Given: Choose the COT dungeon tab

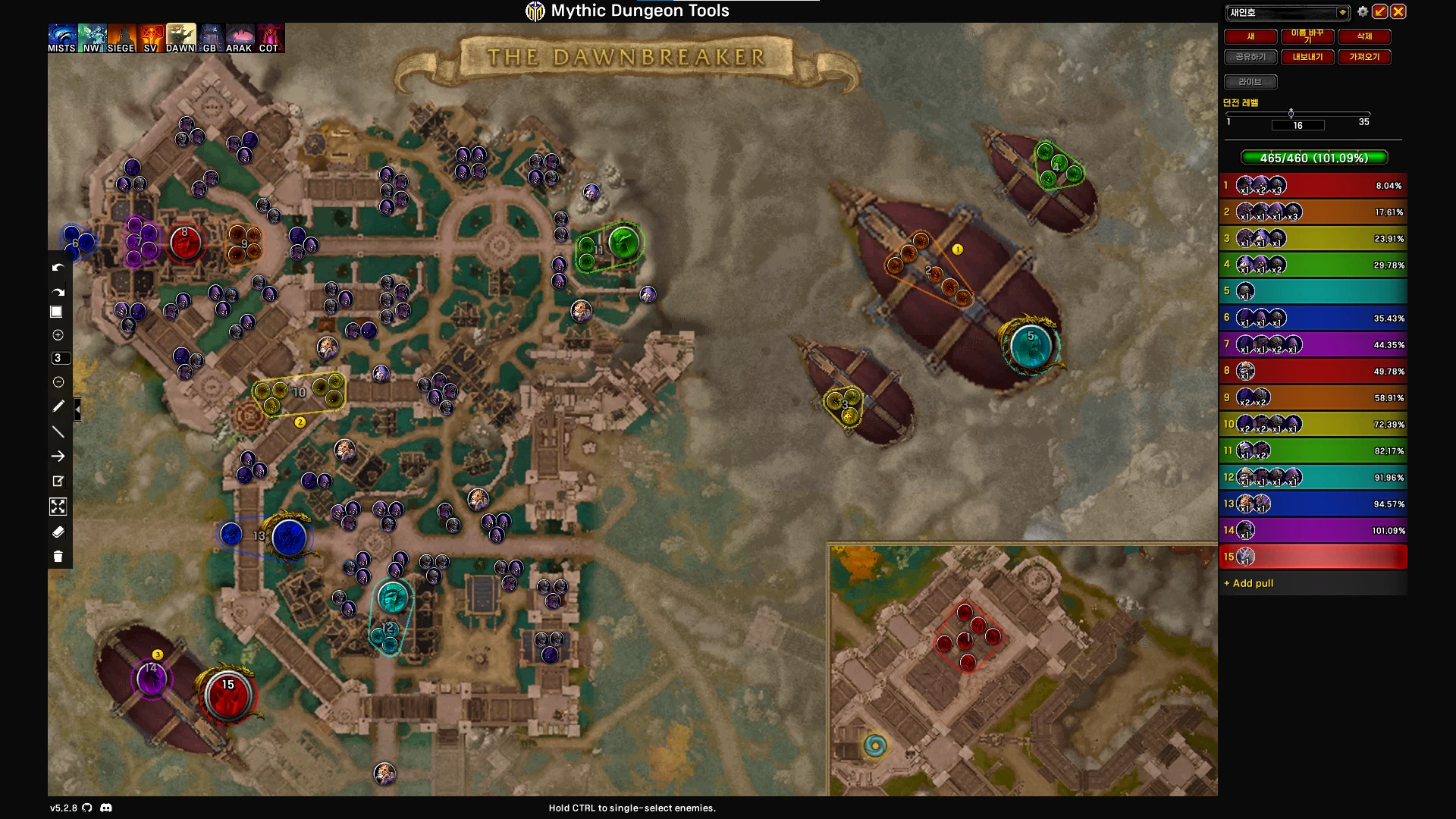Looking at the screenshot, I should [x=269, y=38].
